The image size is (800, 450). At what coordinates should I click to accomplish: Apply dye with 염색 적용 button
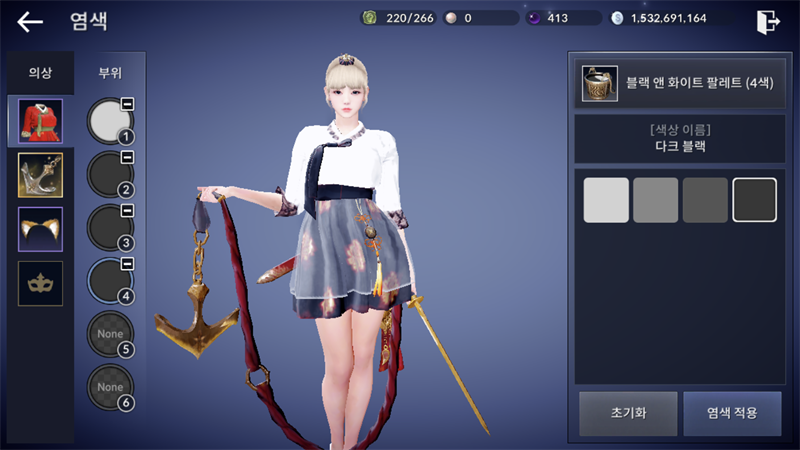[x=732, y=413]
